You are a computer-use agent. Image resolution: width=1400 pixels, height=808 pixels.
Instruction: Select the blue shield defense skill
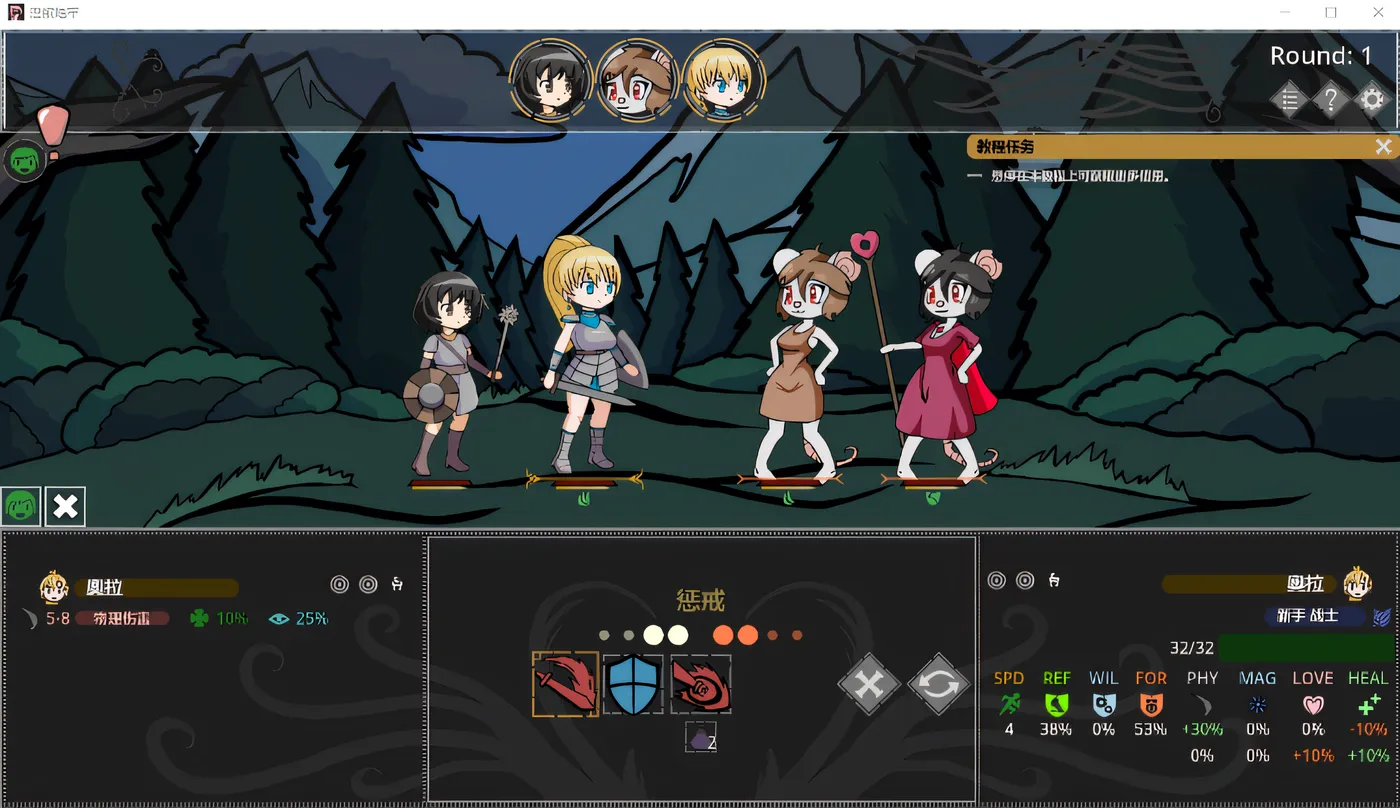coord(633,683)
